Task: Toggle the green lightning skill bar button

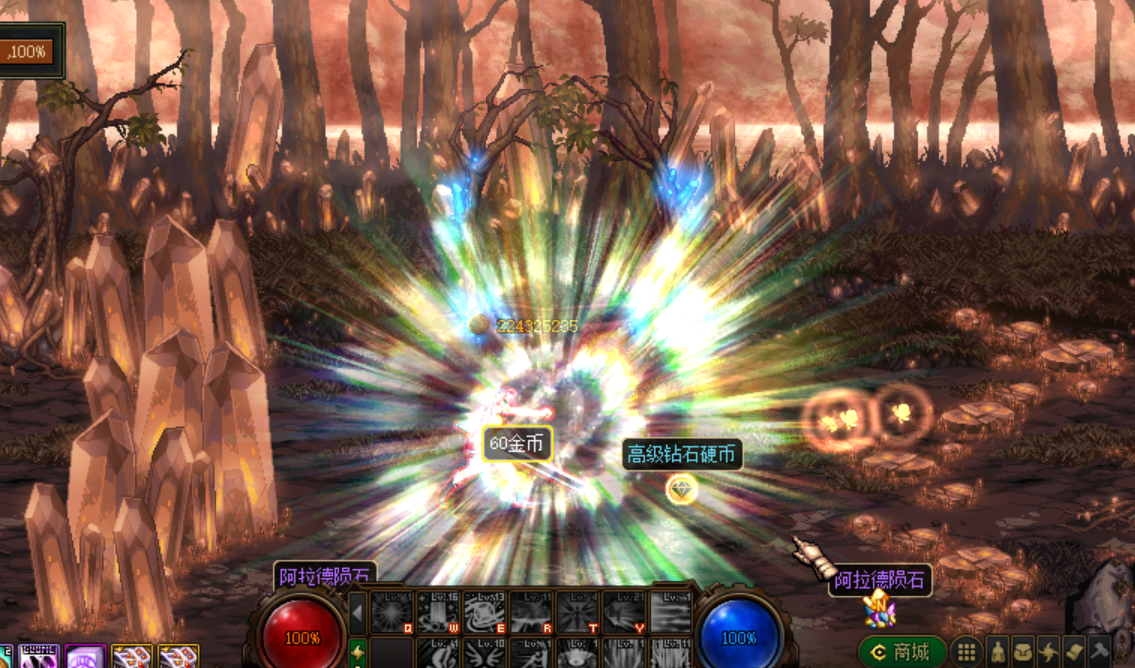Action: coord(358,654)
